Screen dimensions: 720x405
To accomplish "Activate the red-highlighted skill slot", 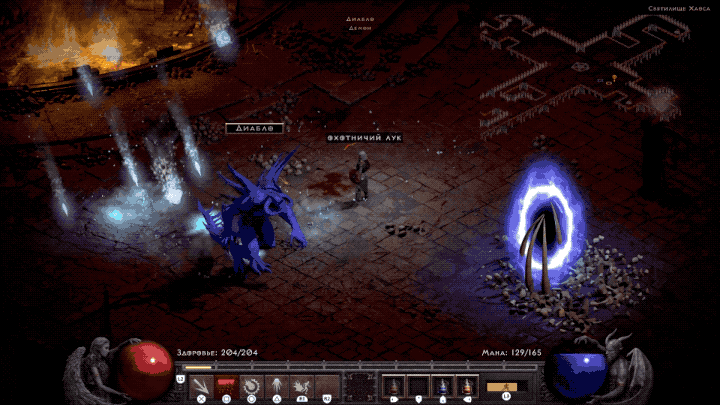I will [x=226, y=386].
